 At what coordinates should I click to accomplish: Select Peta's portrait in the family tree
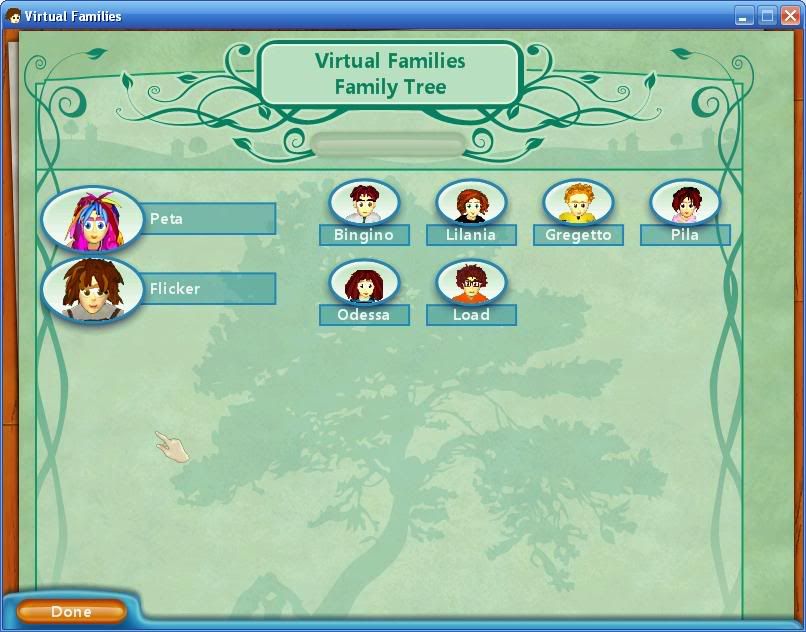[x=91, y=219]
